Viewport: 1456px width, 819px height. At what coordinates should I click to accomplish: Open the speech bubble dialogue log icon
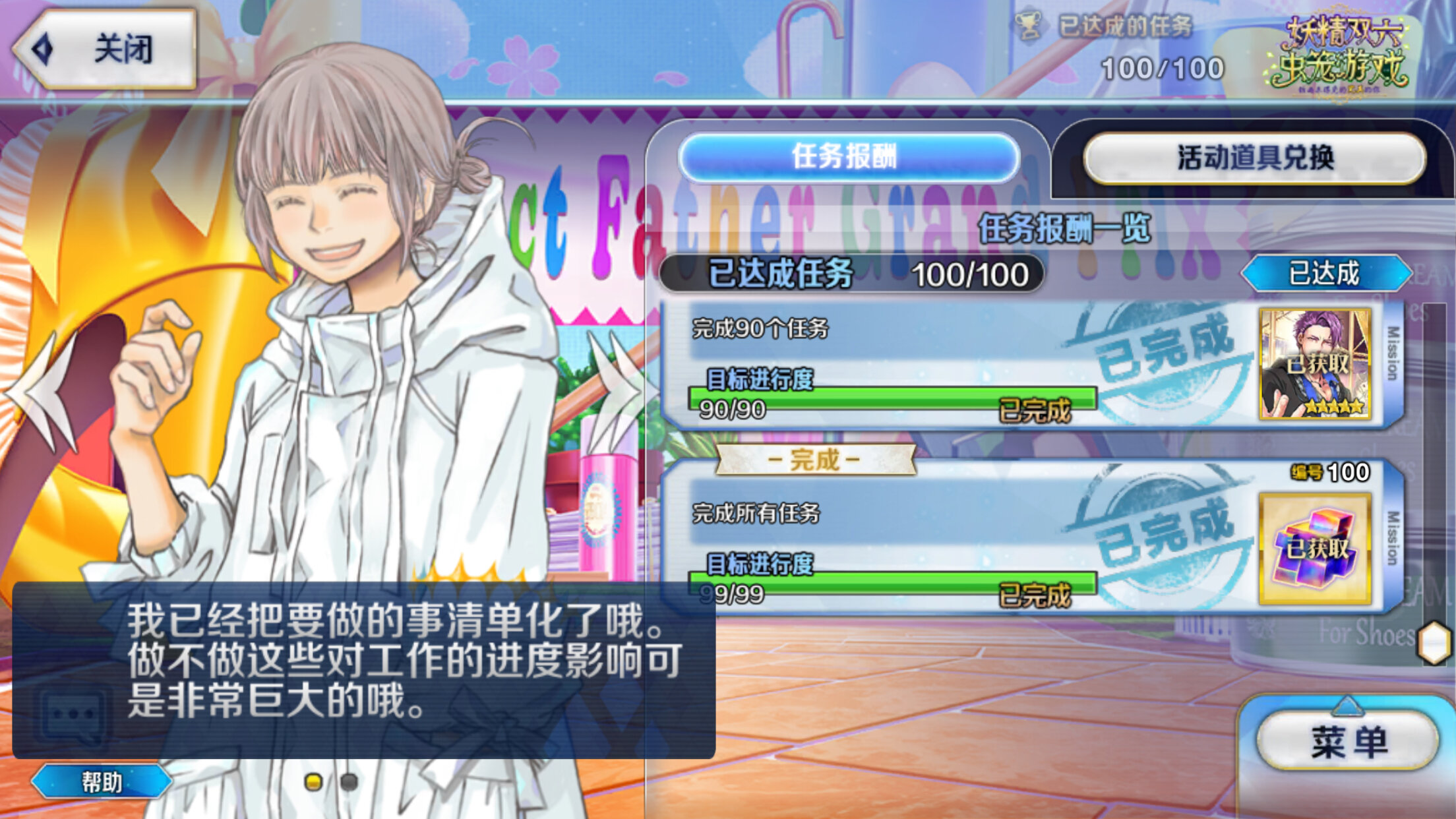[x=73, y=715]
